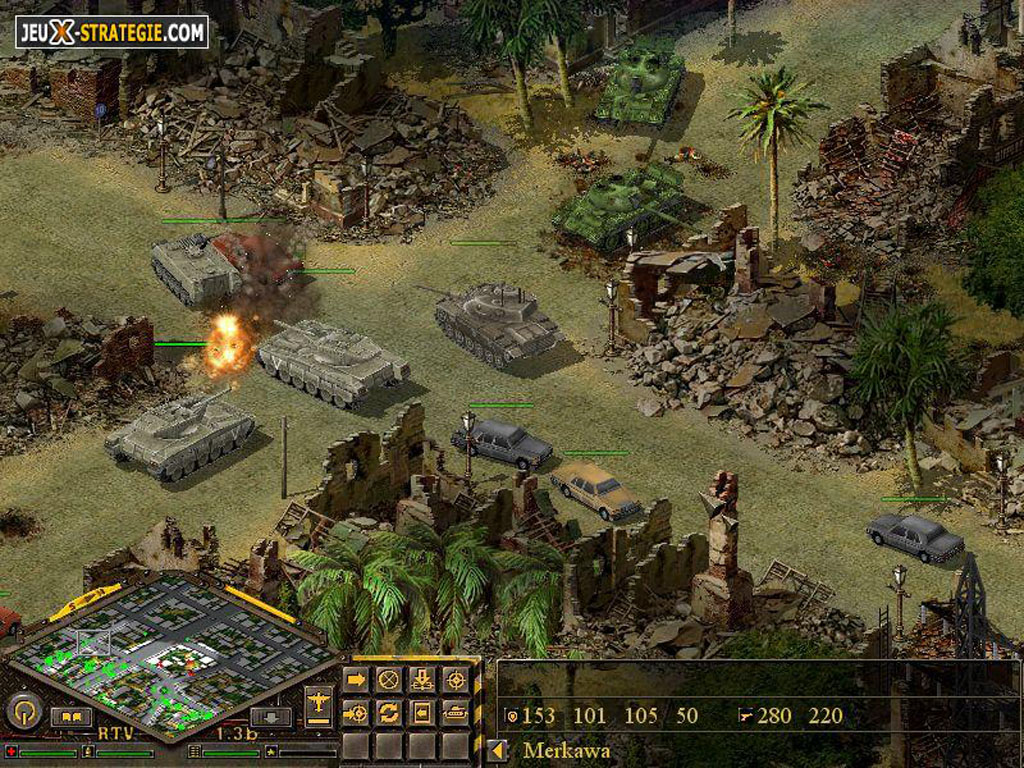The width and height of the screenshot is (1024, 768).
Task: Activate the yellow arrow move command
Action: pos(356,680)
